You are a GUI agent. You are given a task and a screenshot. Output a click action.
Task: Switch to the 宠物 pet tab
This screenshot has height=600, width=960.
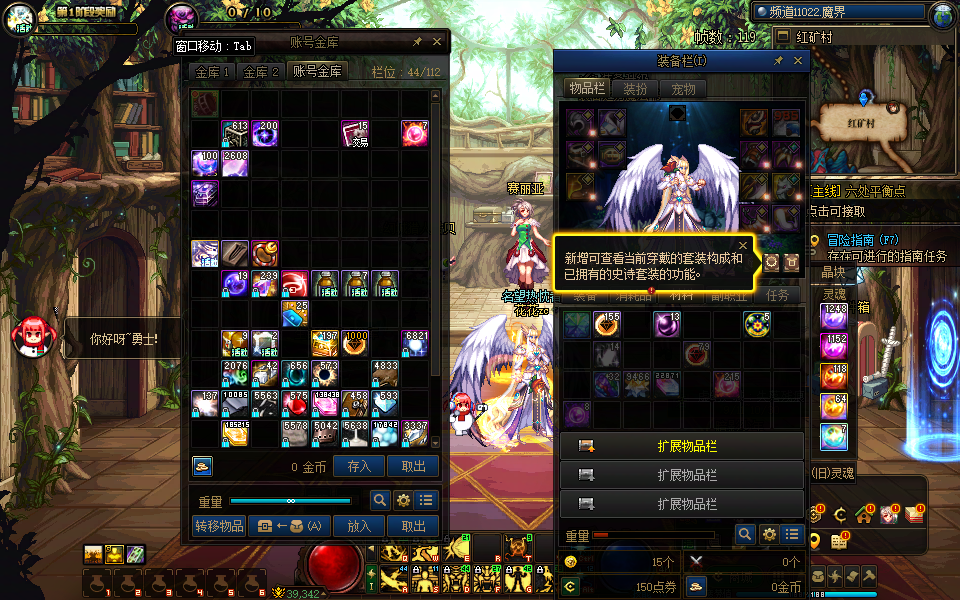tap(683, 89)
